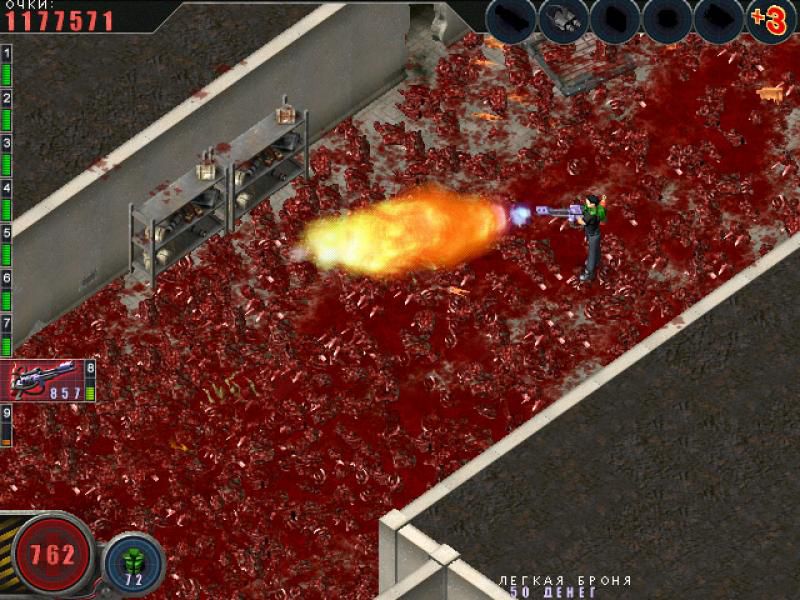Equip the weapon in slot 5
The width and height of the screenshot is (800, 600).
point(6,245)
